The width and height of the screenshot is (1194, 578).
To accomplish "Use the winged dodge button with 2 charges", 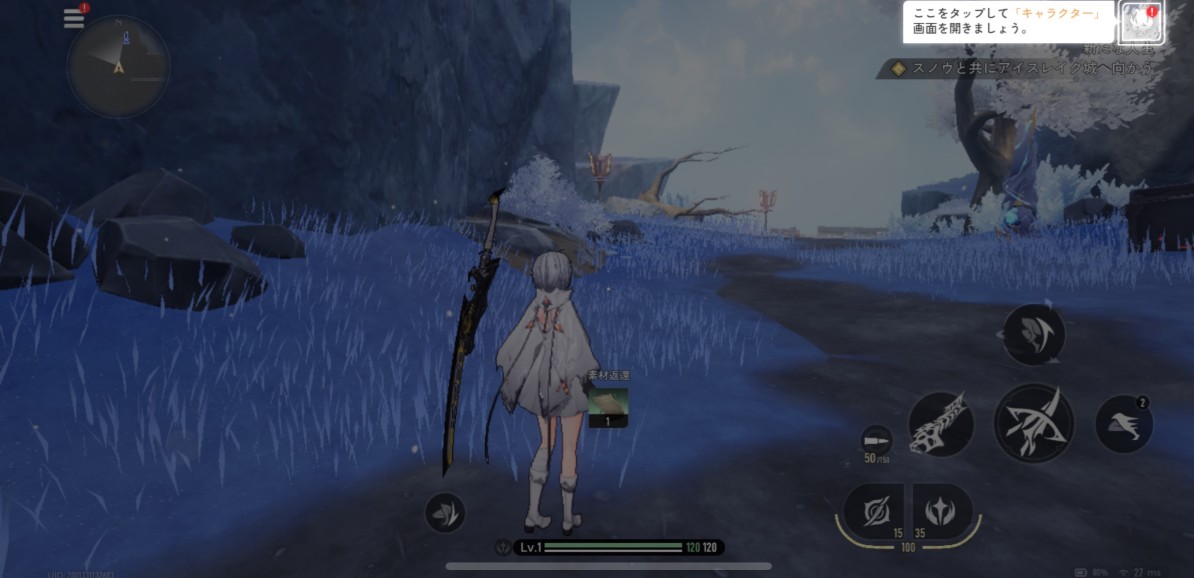I will 1124,424.
